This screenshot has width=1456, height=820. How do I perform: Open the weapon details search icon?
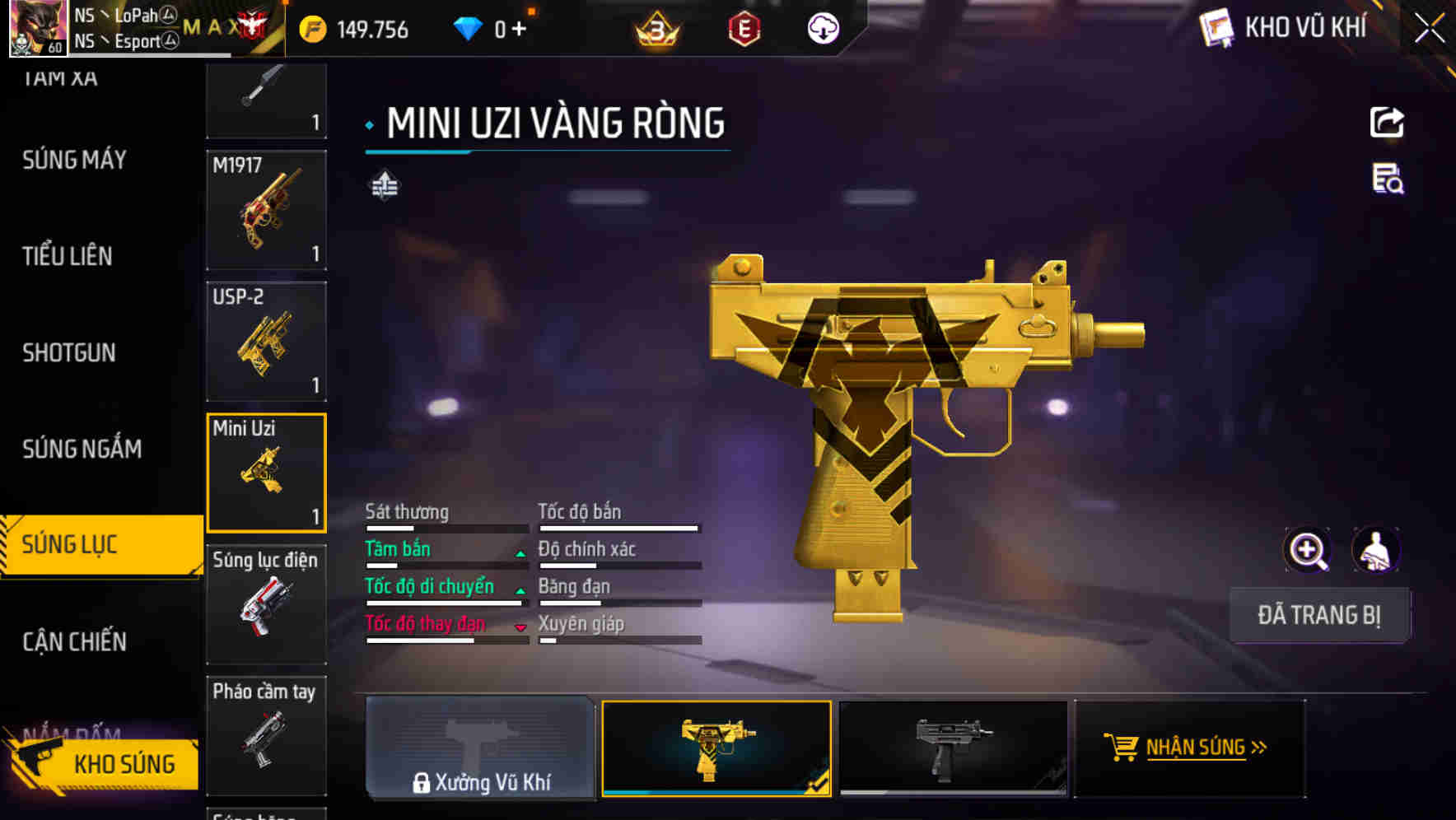coord(1388,179)
